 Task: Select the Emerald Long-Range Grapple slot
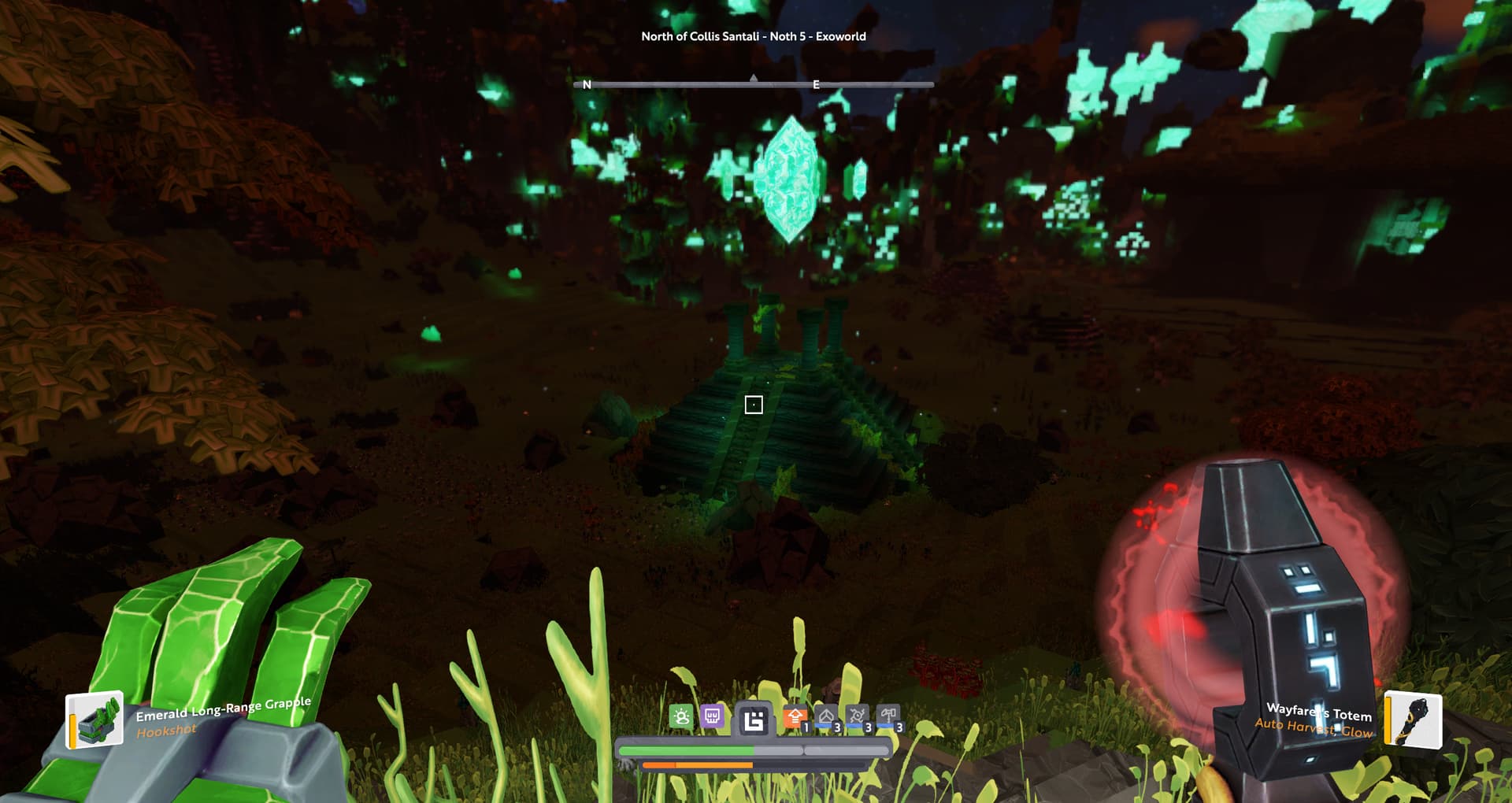[95, 719]
